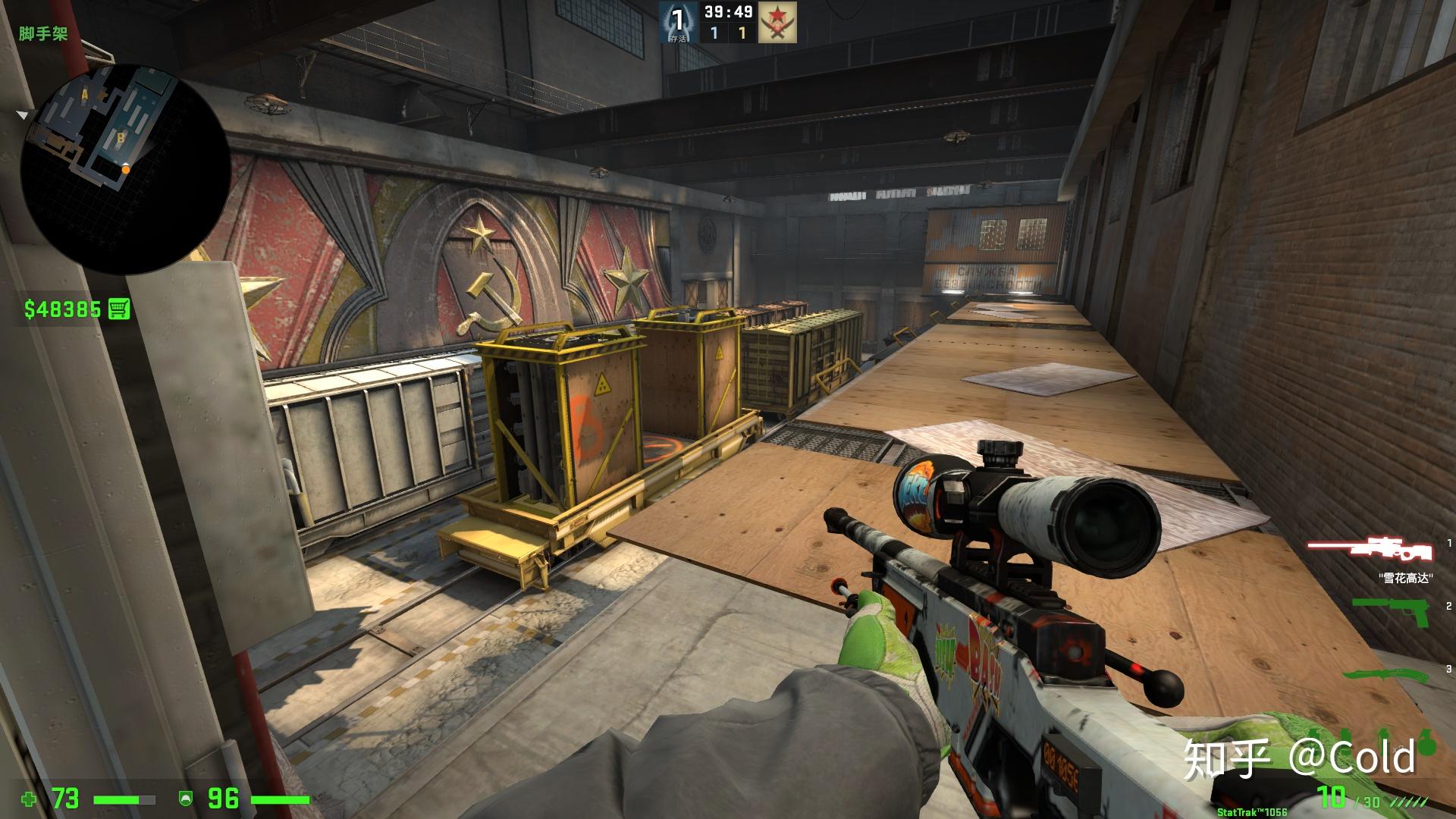
Task: Click the Terrorist team emblem on scoreboard
Action: coord(777,23)
